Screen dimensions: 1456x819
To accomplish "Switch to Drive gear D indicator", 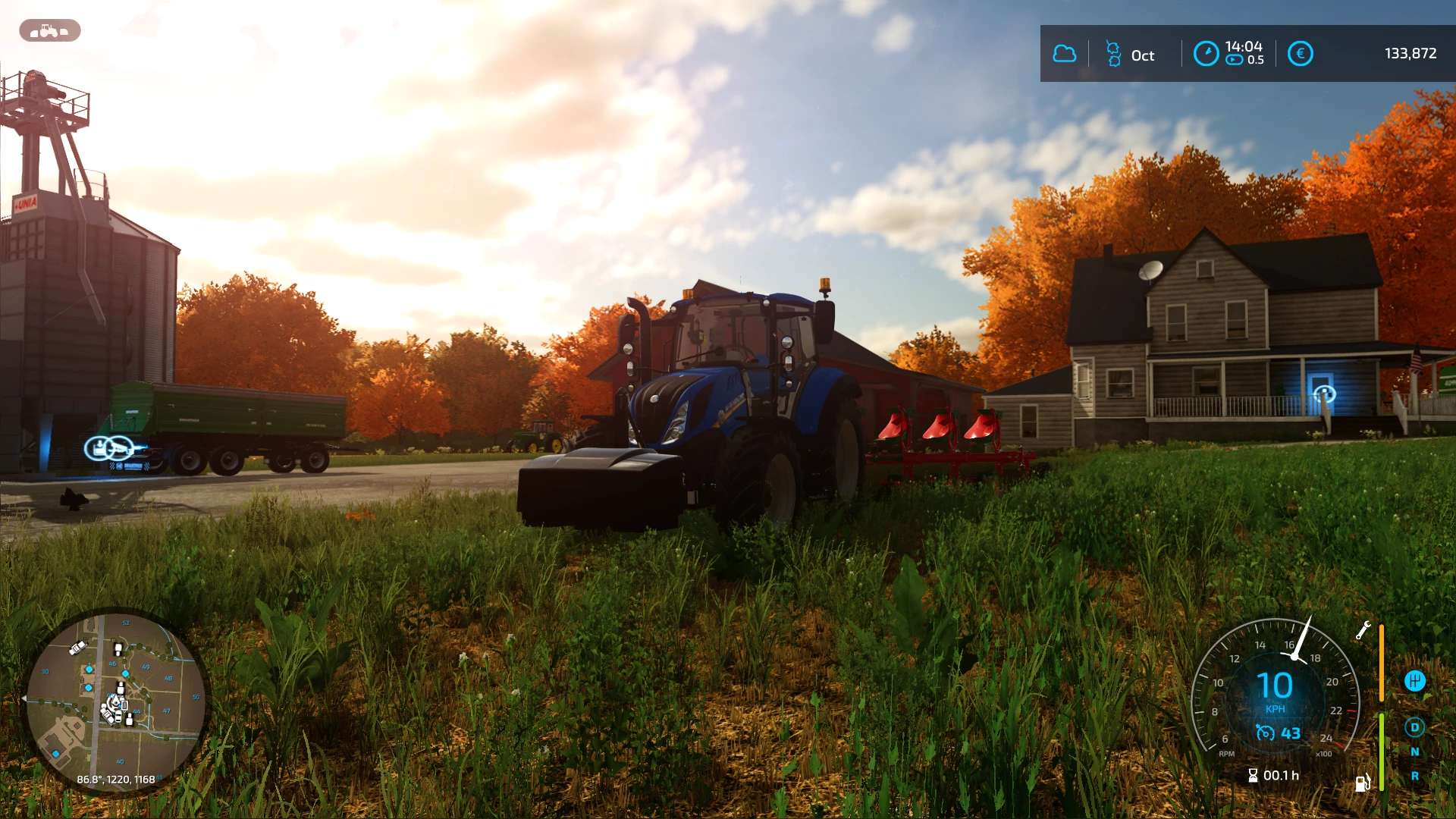I will point(1414,727).
